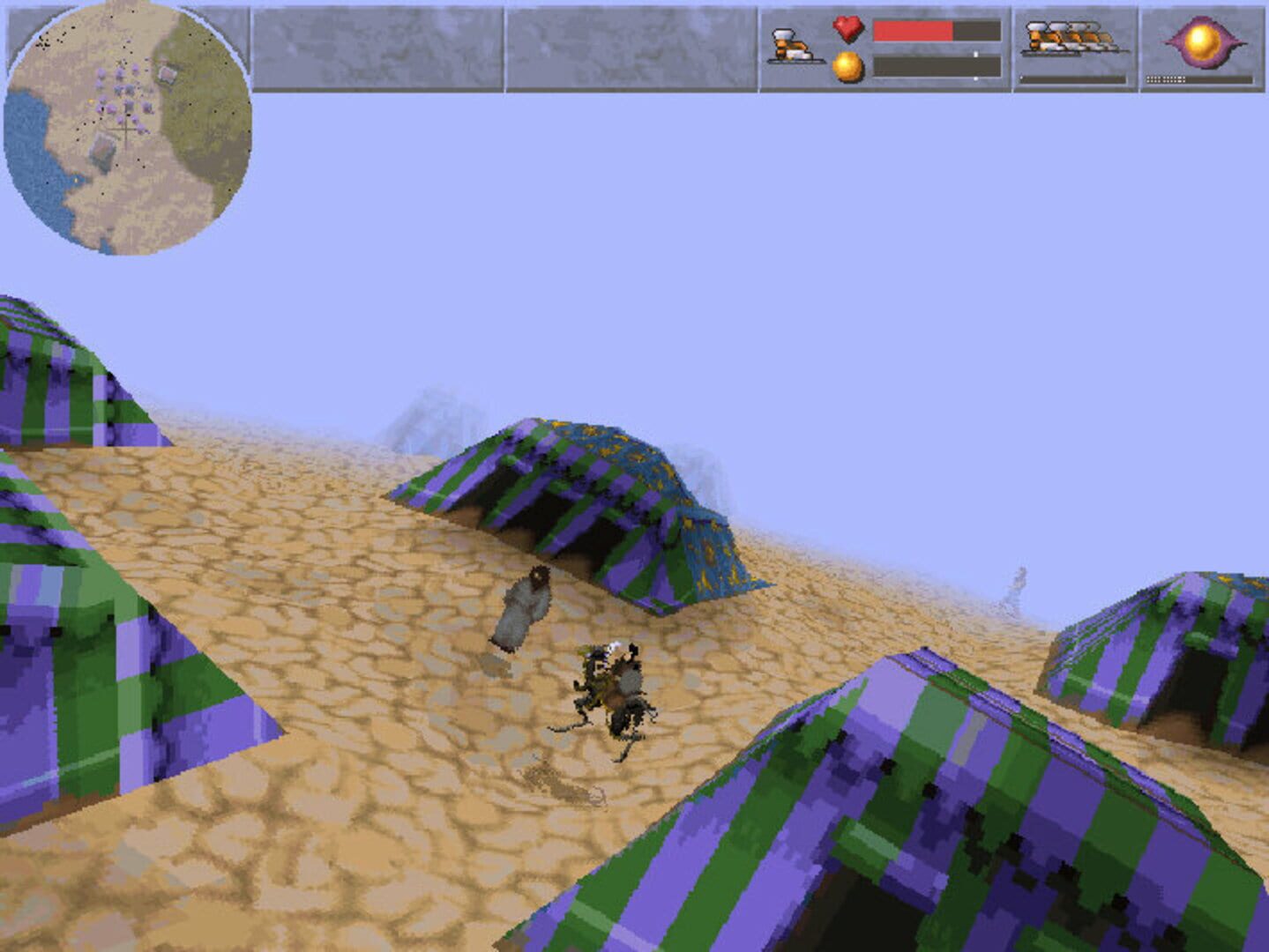Click the purple mana ball icon
The width and height of the screenshot is (1269, 952).
[x=1204, y=44]
